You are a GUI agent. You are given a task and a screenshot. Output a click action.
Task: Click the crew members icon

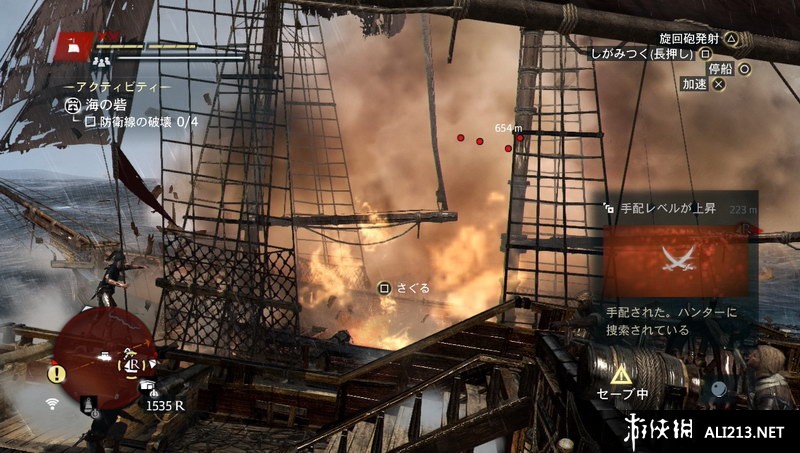[102, 62]
